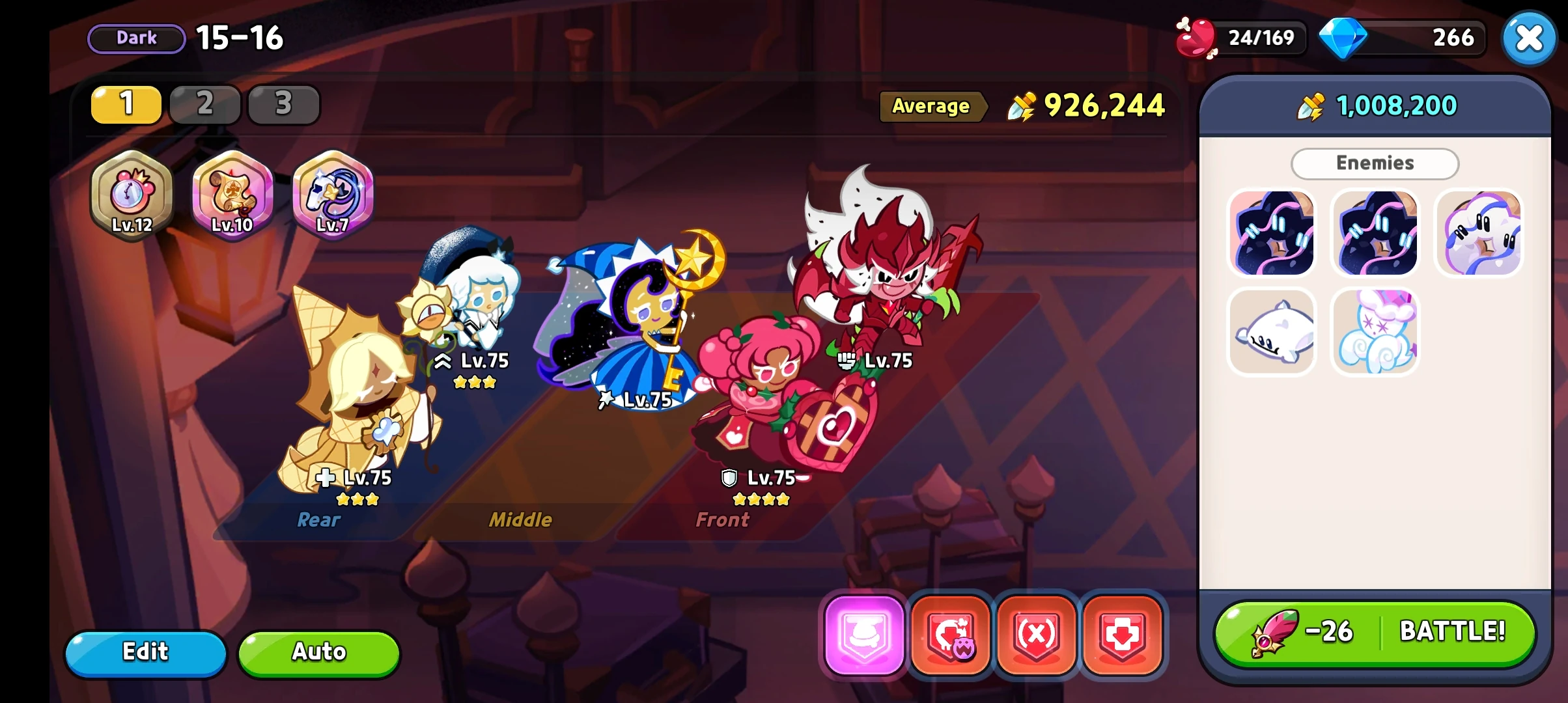Expand the Enemies panel list
The height and width of the screenshot is (703, 1568).
pos(1374,163)
